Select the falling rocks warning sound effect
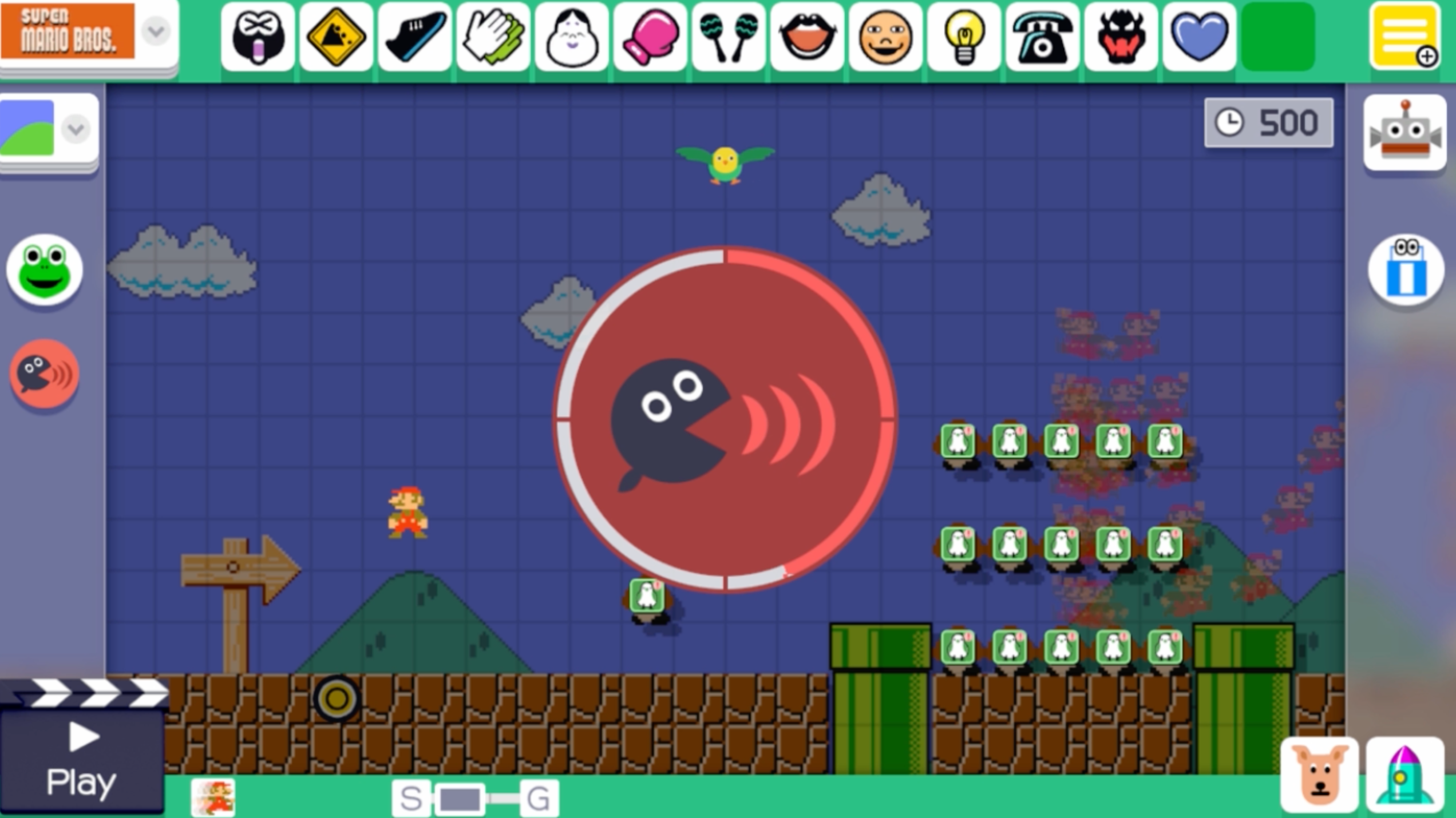 [x=336, y=37]
